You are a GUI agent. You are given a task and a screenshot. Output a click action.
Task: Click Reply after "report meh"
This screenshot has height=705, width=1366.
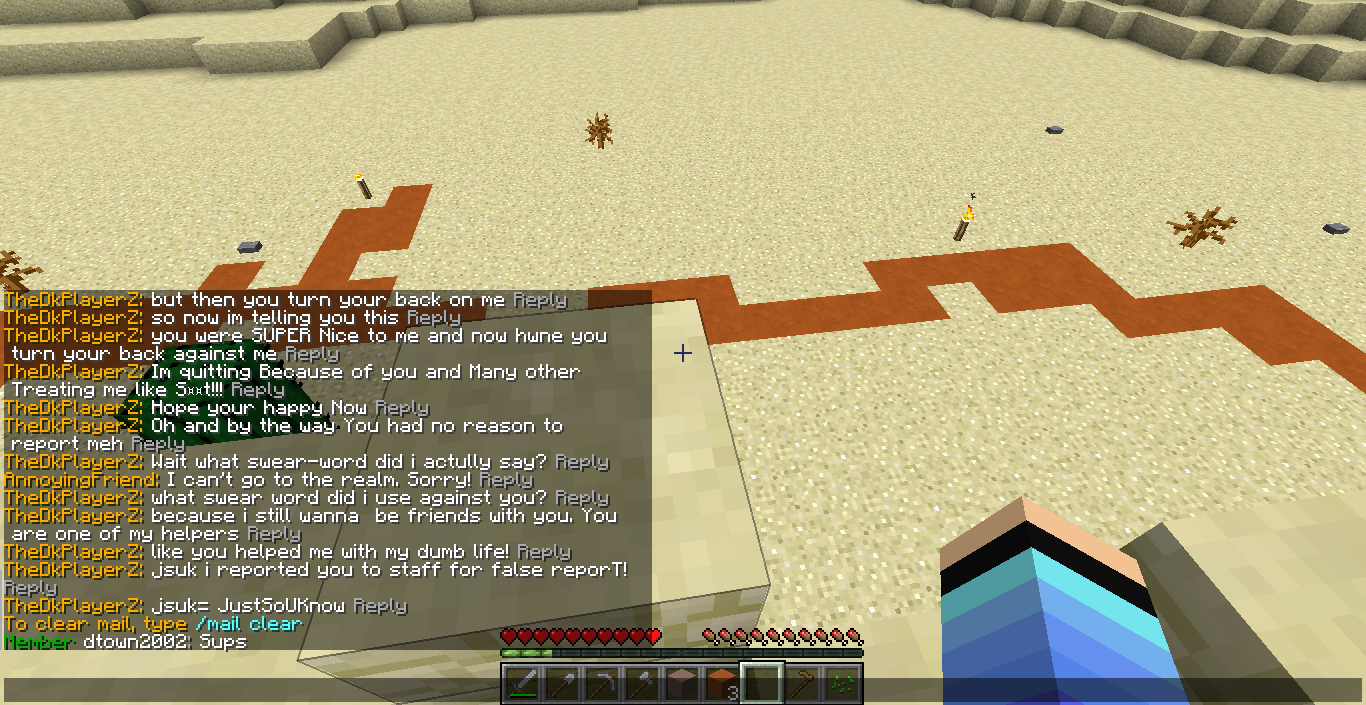[157, 444]
